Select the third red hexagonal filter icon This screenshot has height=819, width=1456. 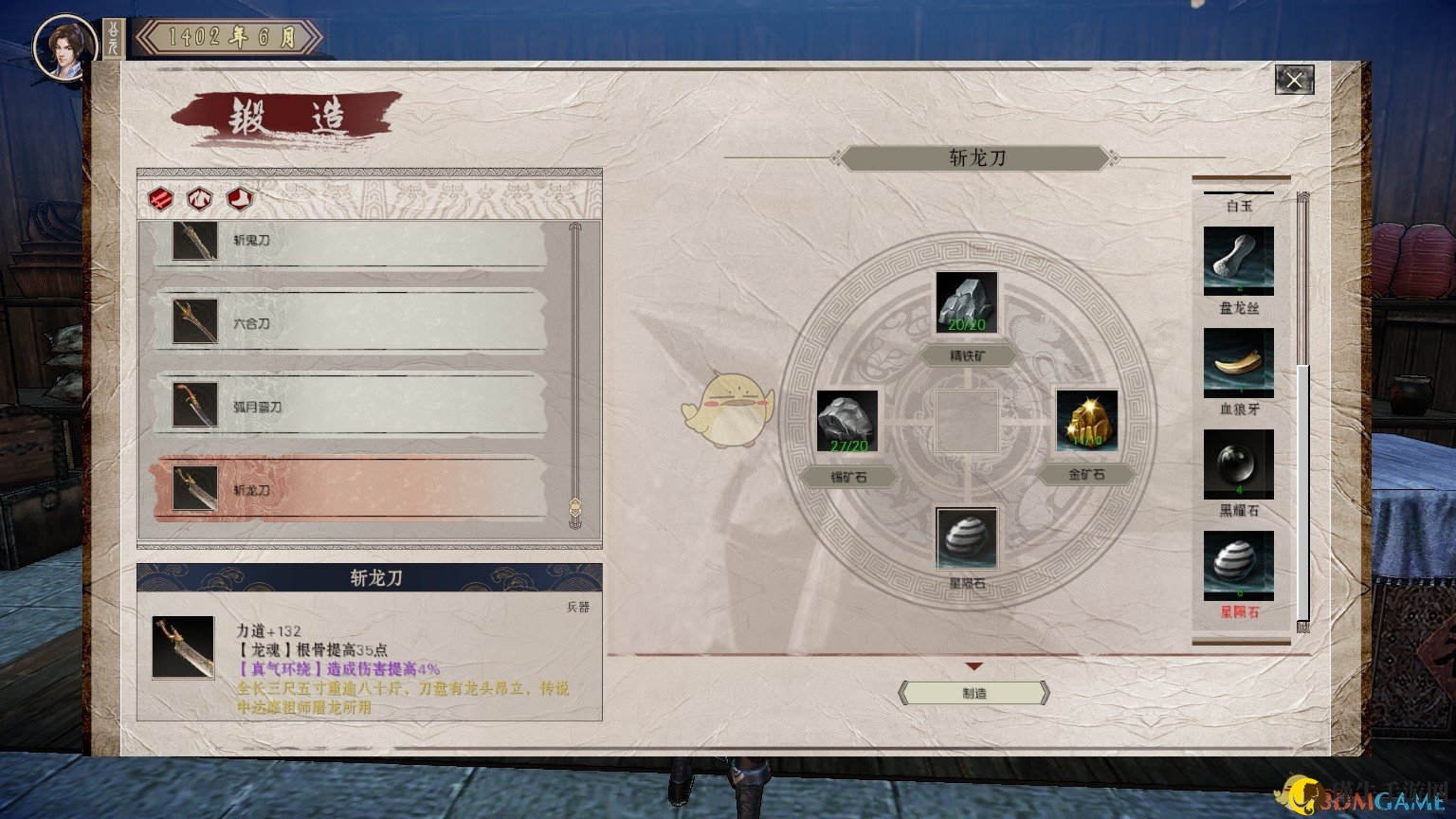click(x=238, y=199)
